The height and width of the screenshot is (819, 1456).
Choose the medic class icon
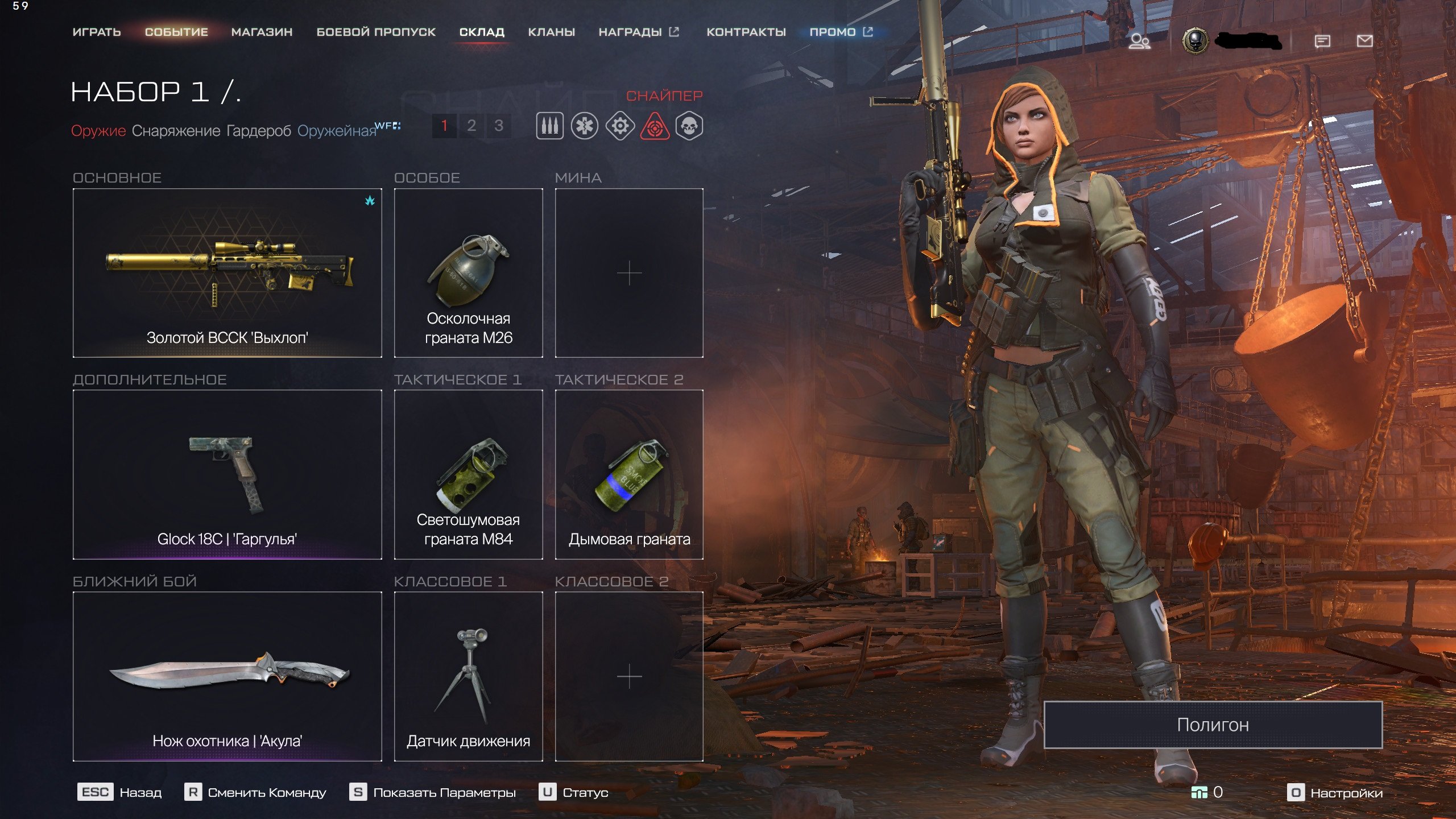point(585,126)
